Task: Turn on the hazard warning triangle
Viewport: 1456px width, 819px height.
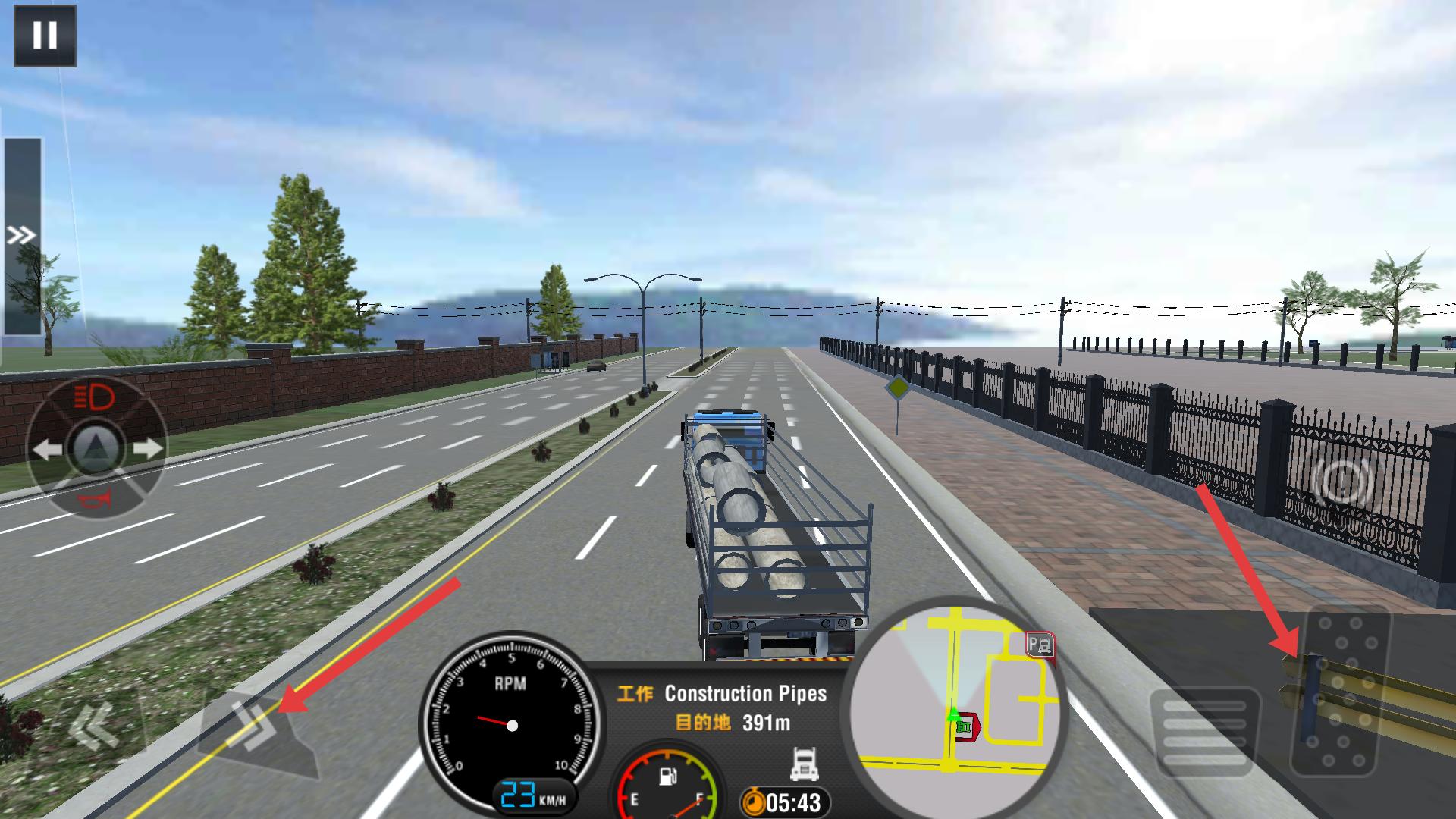Action: [96, 448]
